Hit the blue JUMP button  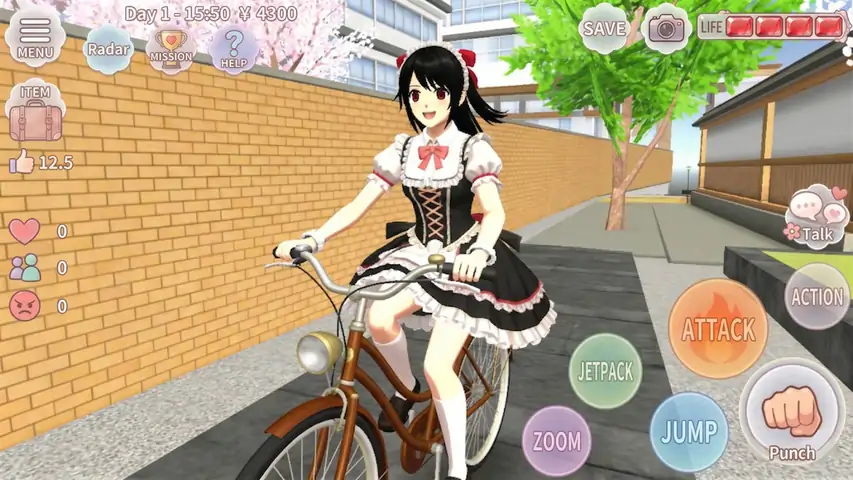click(689, 432)
